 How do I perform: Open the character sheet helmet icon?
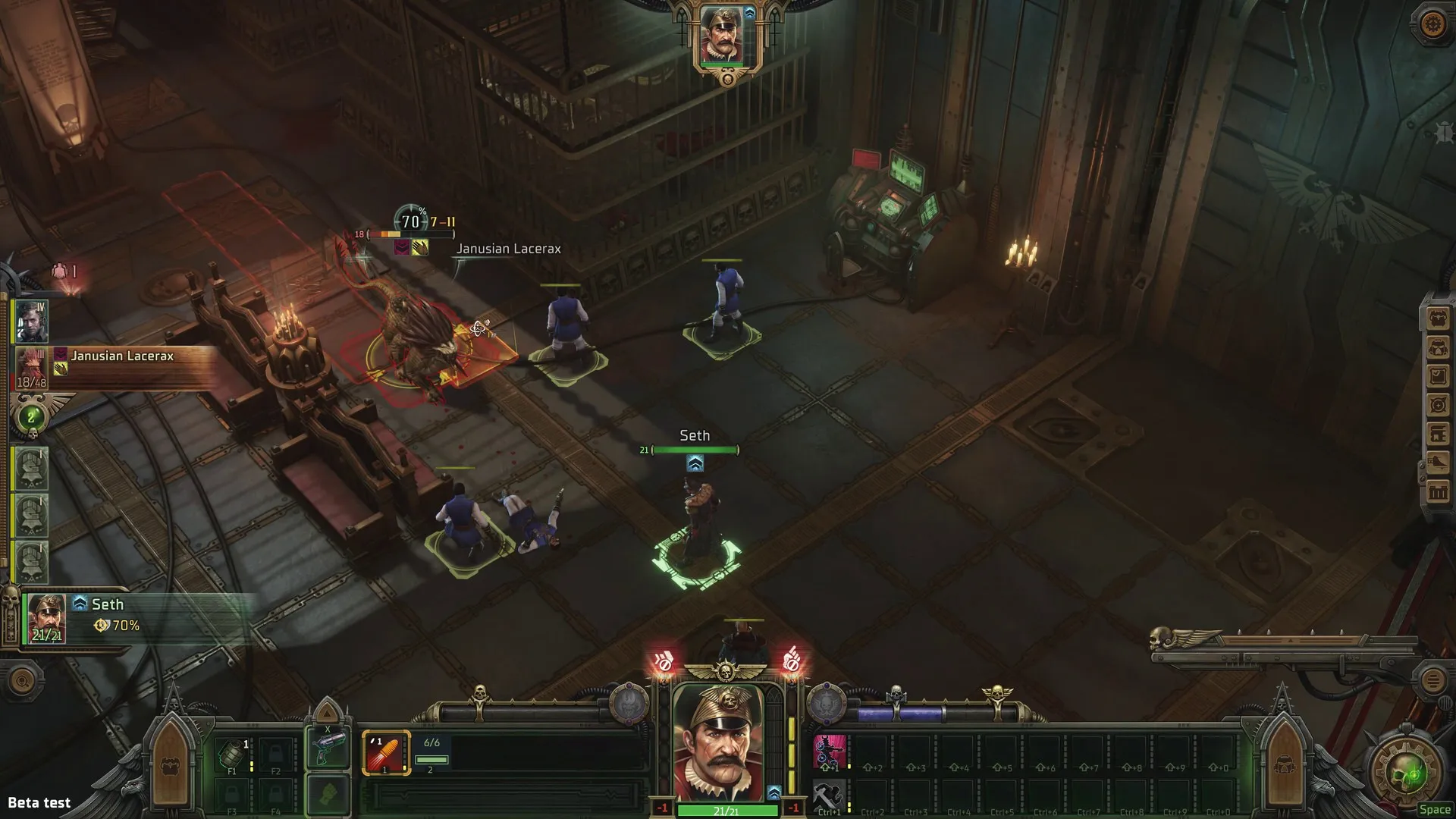pos(1436,346)
